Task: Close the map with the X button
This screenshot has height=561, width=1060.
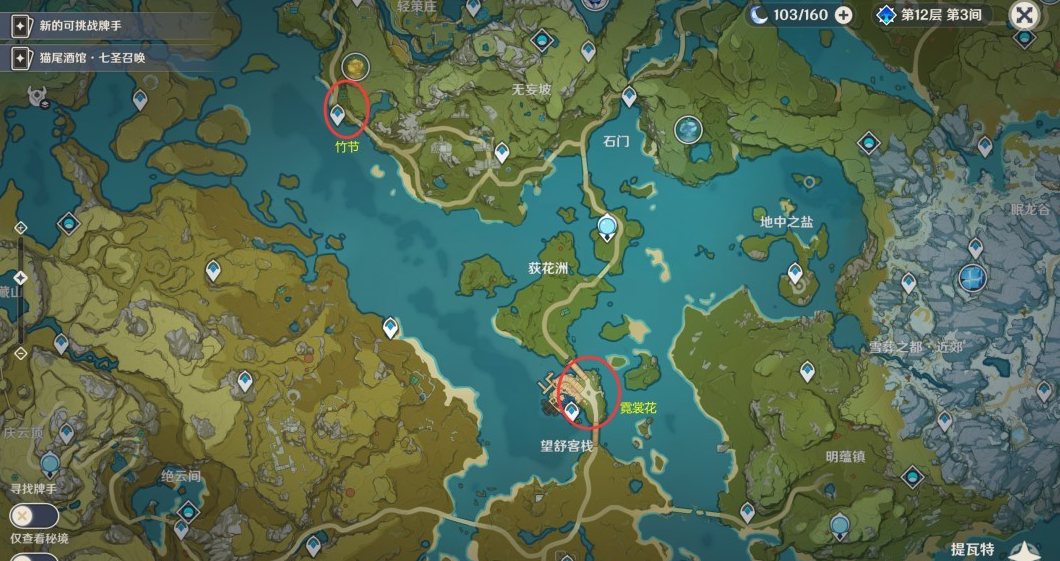Action: pos(1024,15)
